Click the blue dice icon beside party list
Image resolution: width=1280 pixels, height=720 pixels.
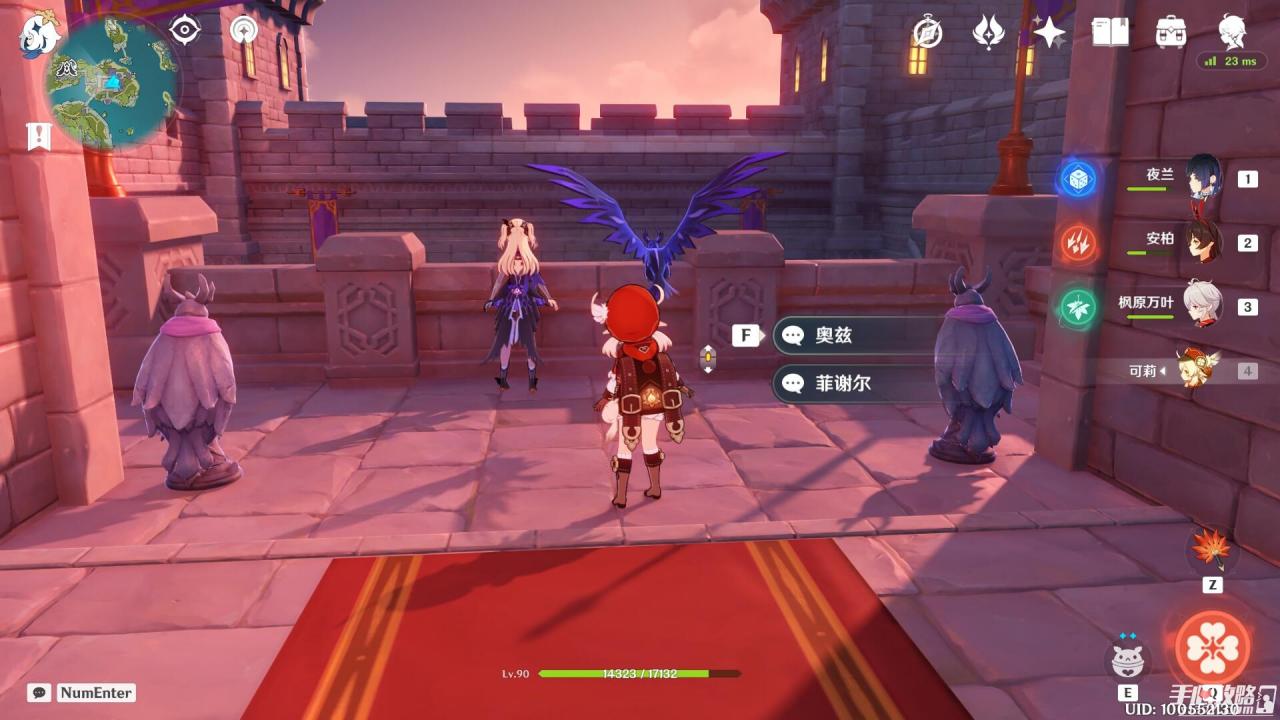click(x=1079, y=180)
